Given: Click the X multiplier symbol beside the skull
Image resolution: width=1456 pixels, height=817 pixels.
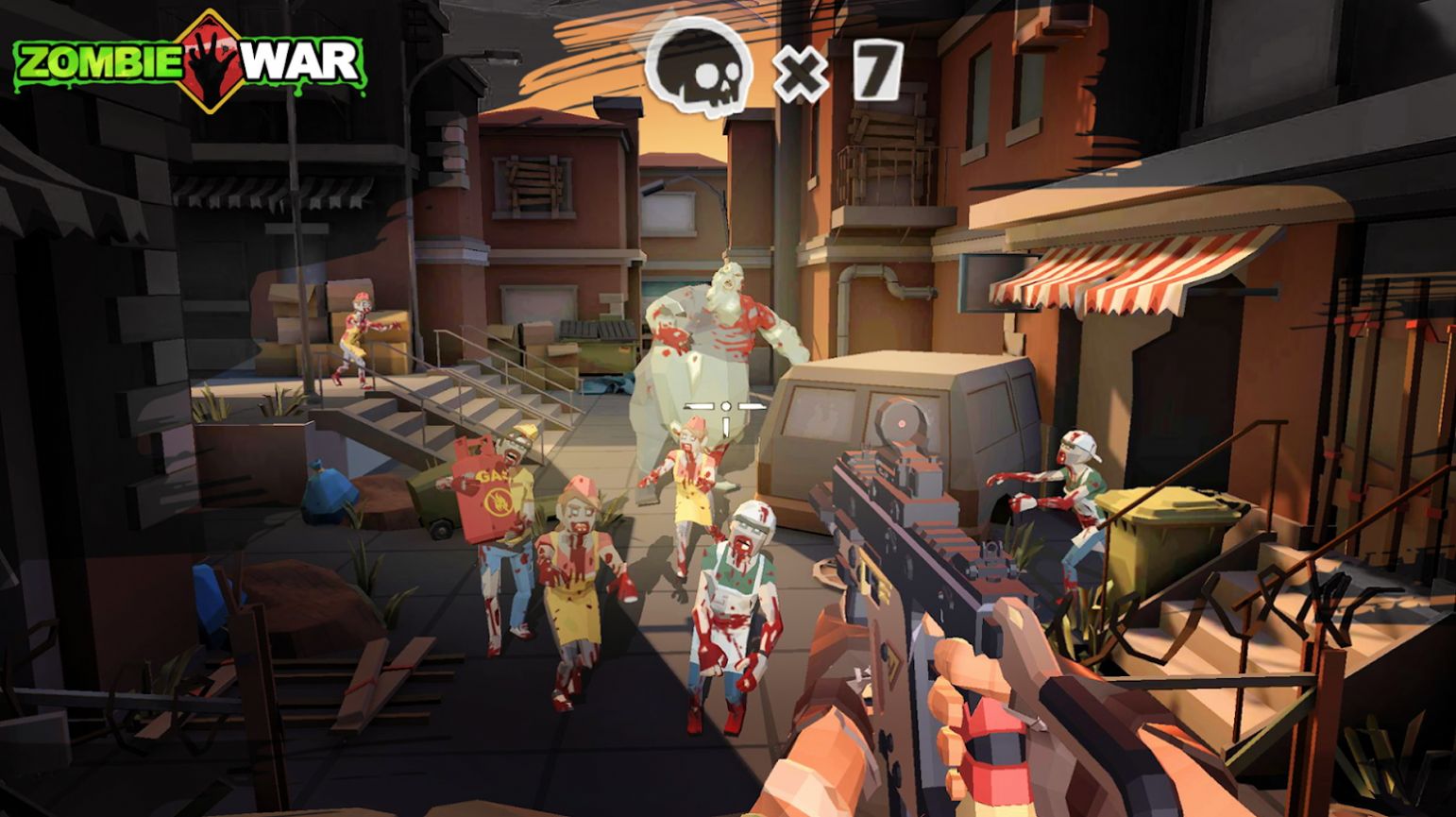Looking at the screenshot, I should [800, 71].
